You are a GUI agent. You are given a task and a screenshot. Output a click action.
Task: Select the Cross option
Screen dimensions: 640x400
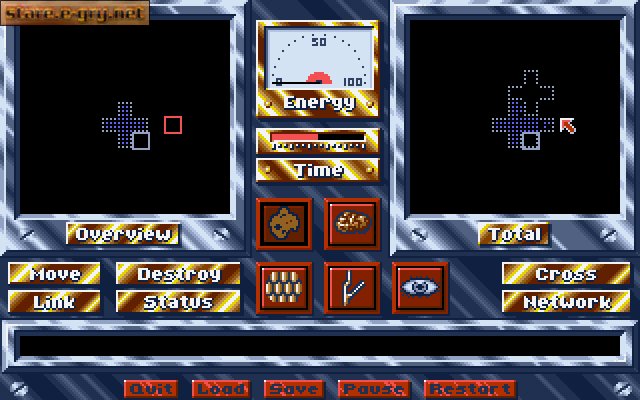point(566,274)
